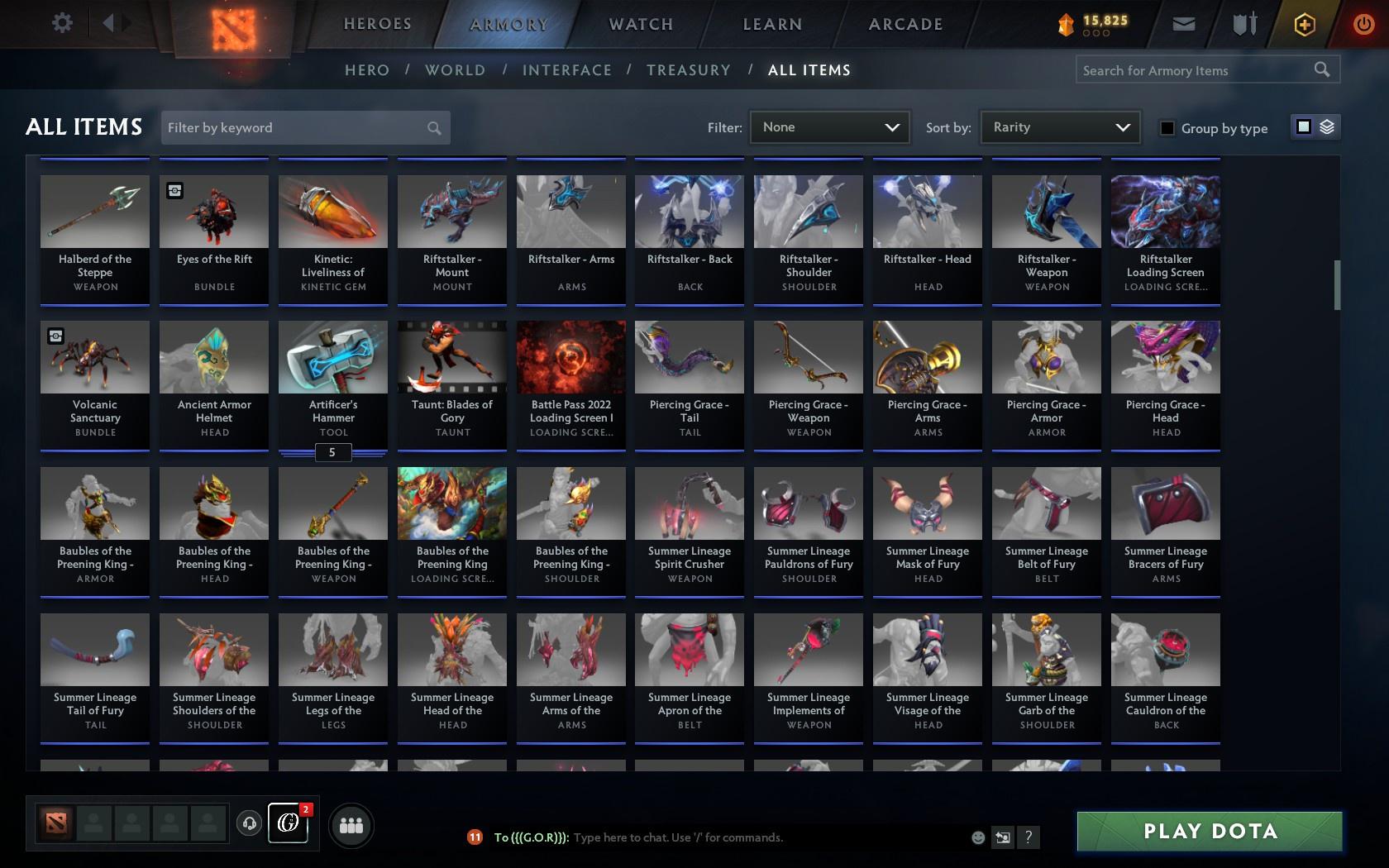This screenshot has height=868, width=1389.
Task: Select the Artificer's Hammer item thumbnail
Action: click(x=332, y=357)
